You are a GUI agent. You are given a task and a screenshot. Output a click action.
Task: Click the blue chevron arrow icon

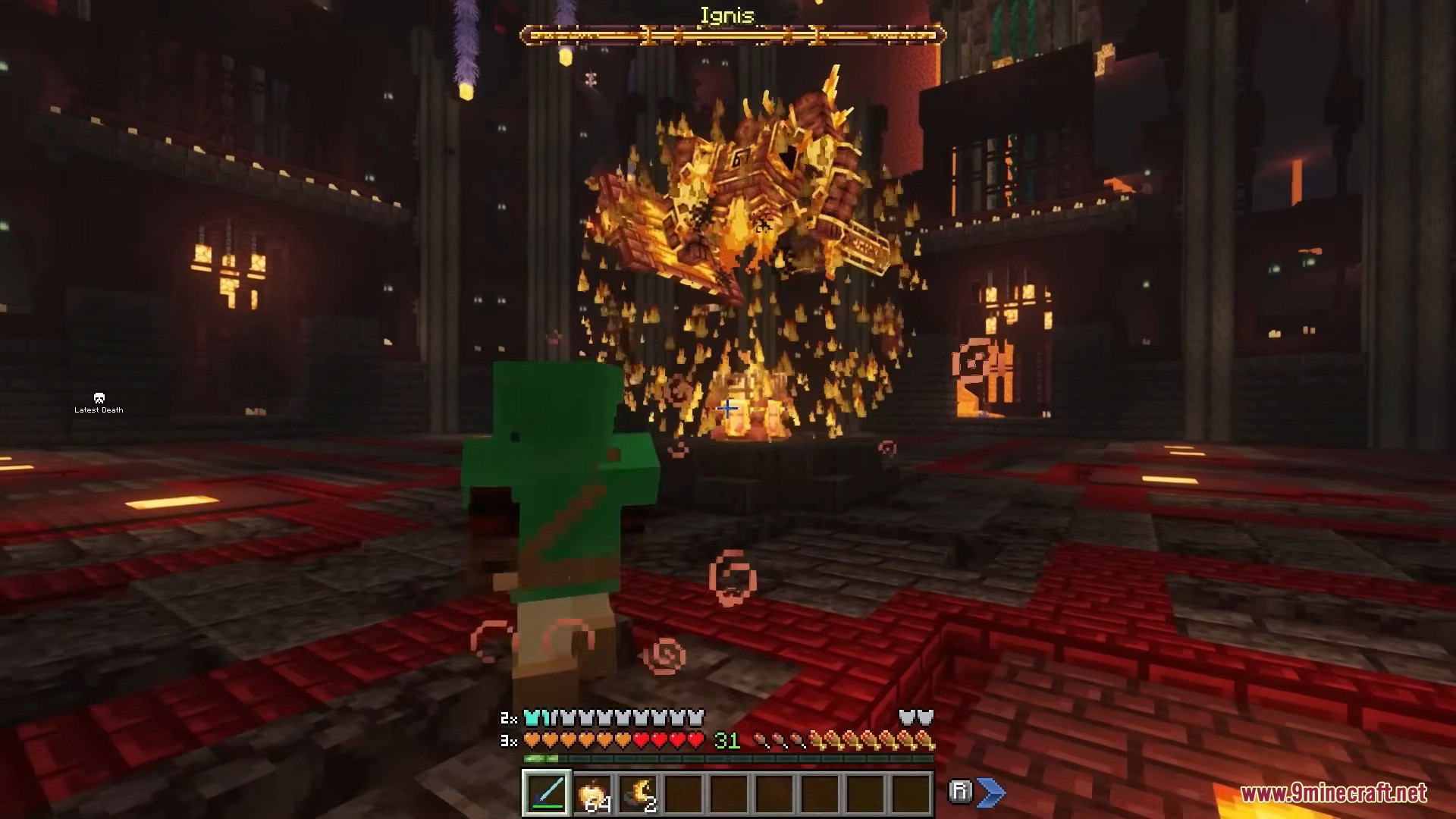coord(991,792)
